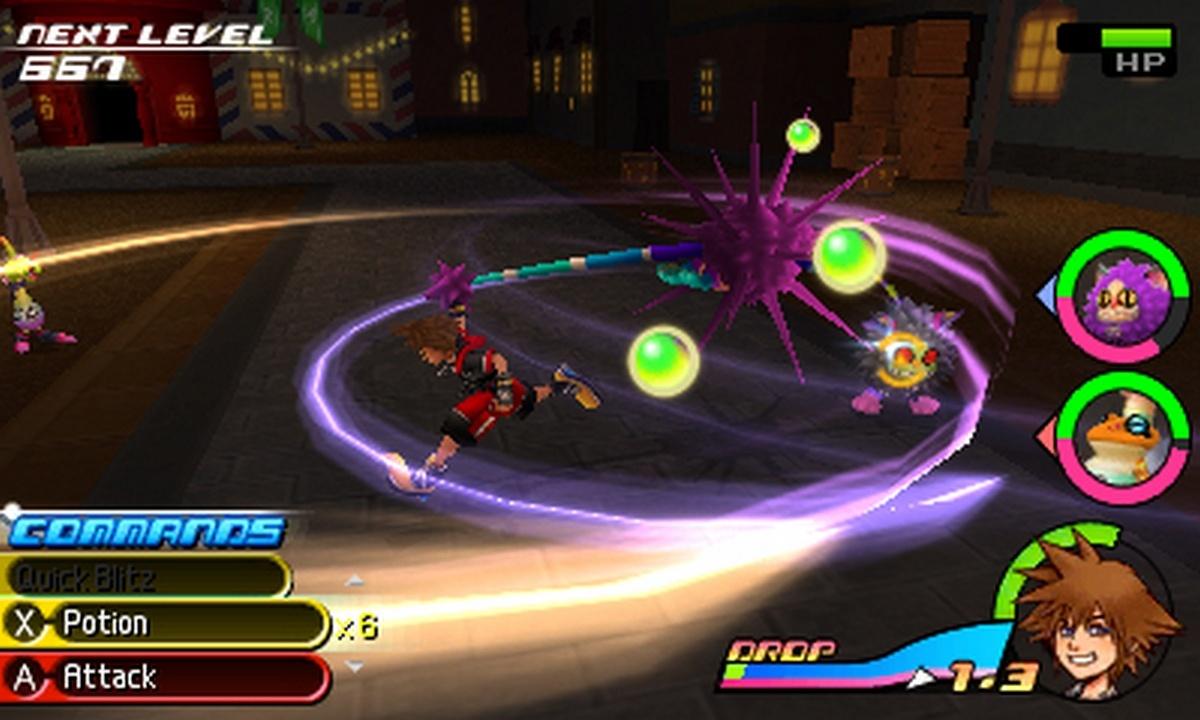Screen dimensions: 1200x720
Task: Click the purple furry Dream Eater portrait
Action: [1123, 297]
